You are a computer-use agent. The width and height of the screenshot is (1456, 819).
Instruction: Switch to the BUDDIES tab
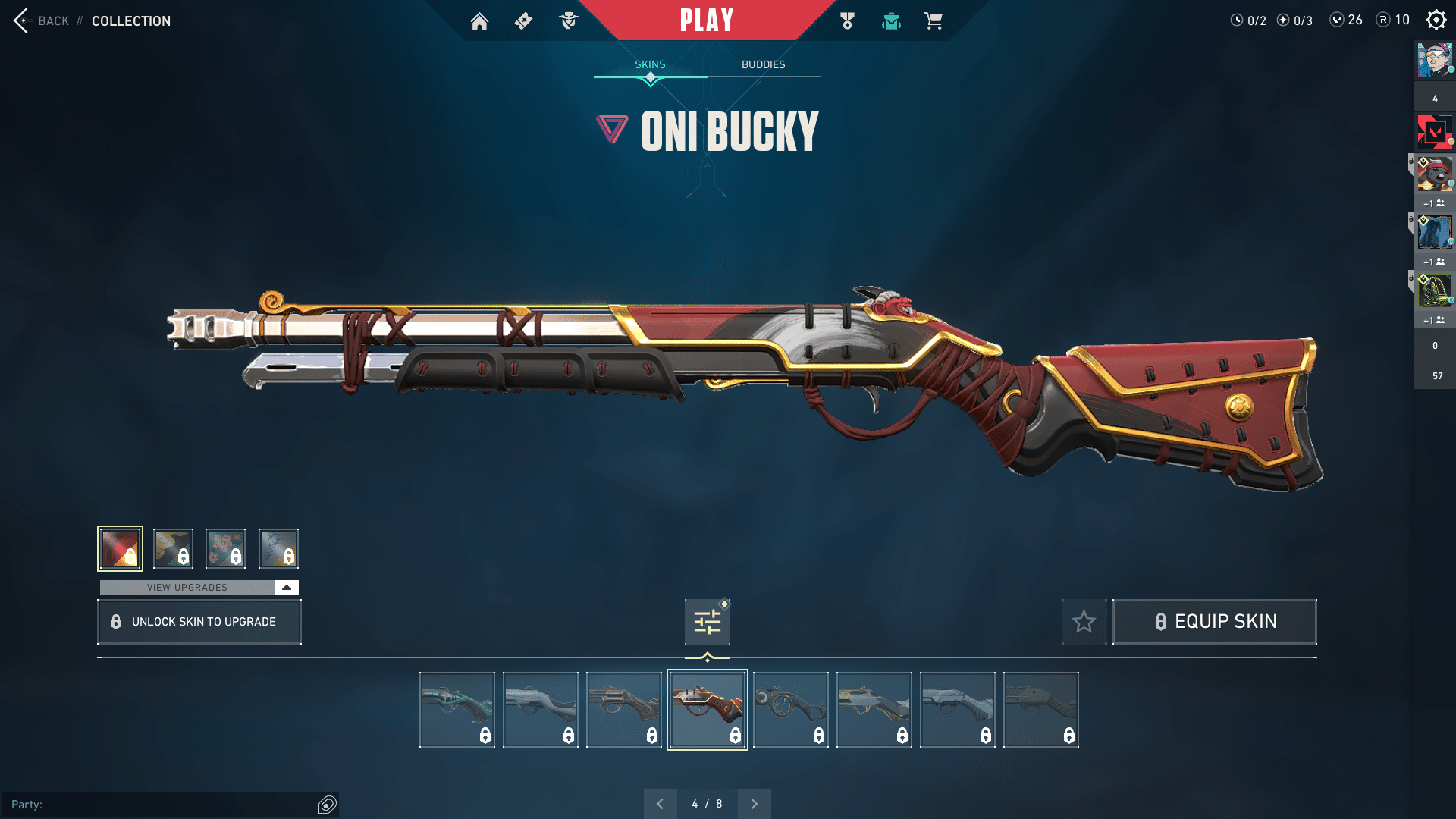[x=763, y=64]
